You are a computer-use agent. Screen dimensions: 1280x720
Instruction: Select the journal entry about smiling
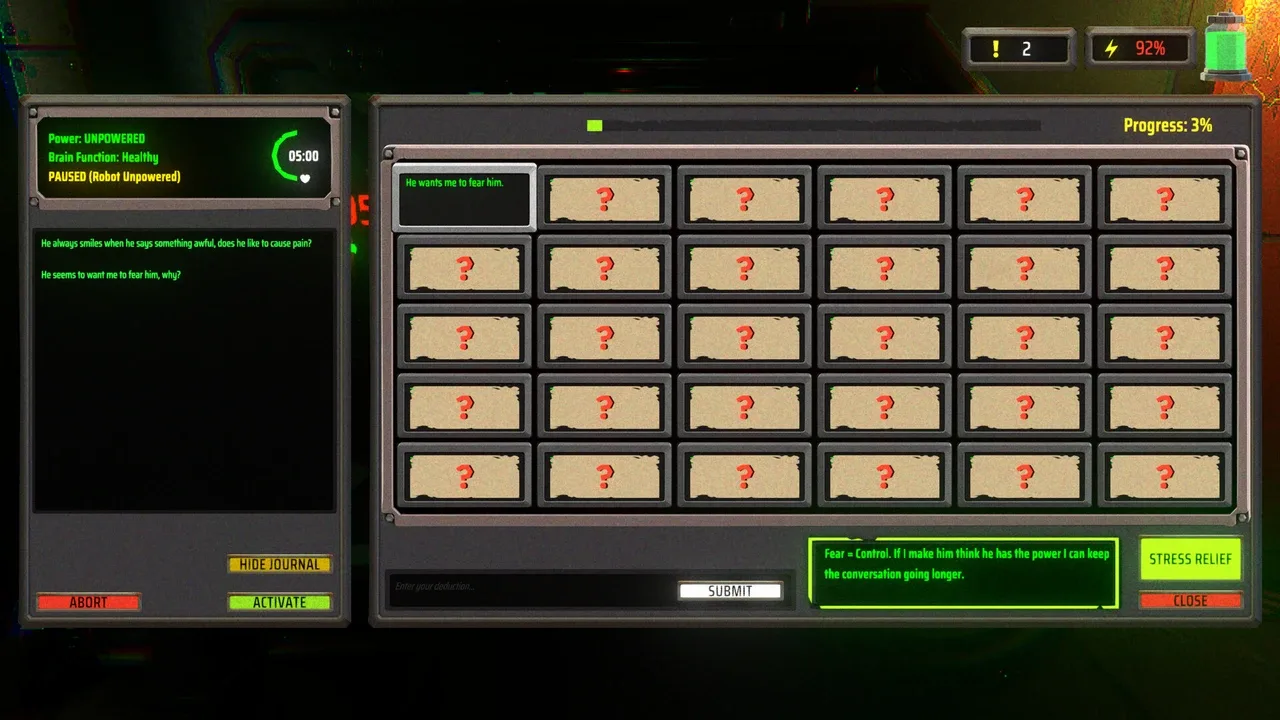pos(175,243)
